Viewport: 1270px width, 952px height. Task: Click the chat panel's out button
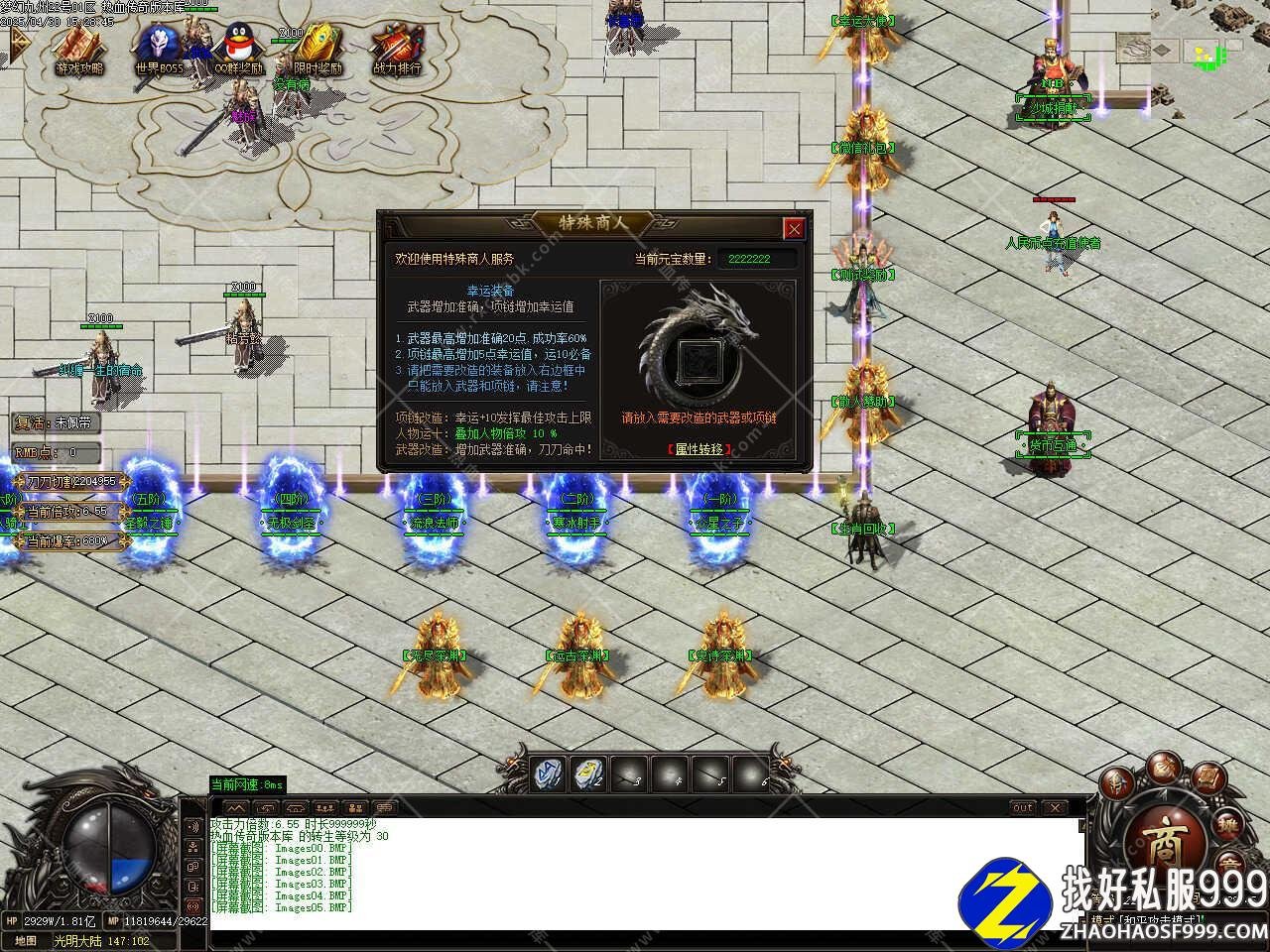1022,807
